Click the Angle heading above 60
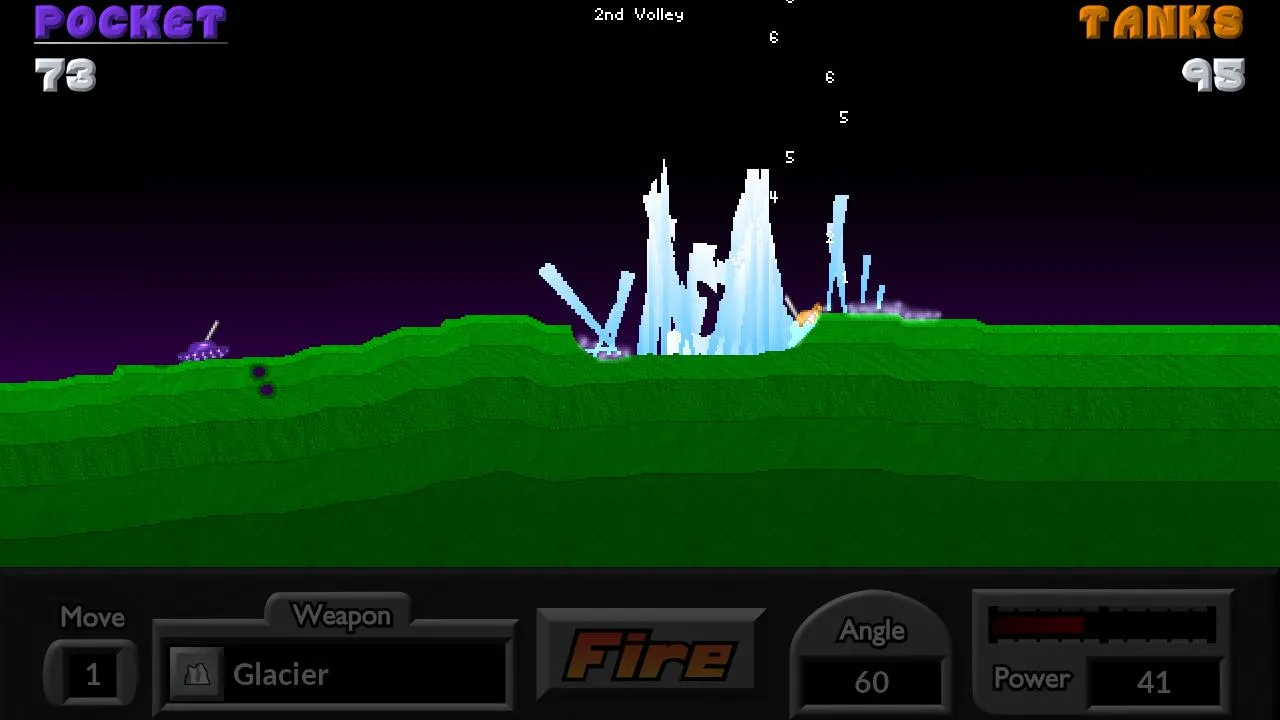This screenshot has height=720, width=1280. point(872,630)
